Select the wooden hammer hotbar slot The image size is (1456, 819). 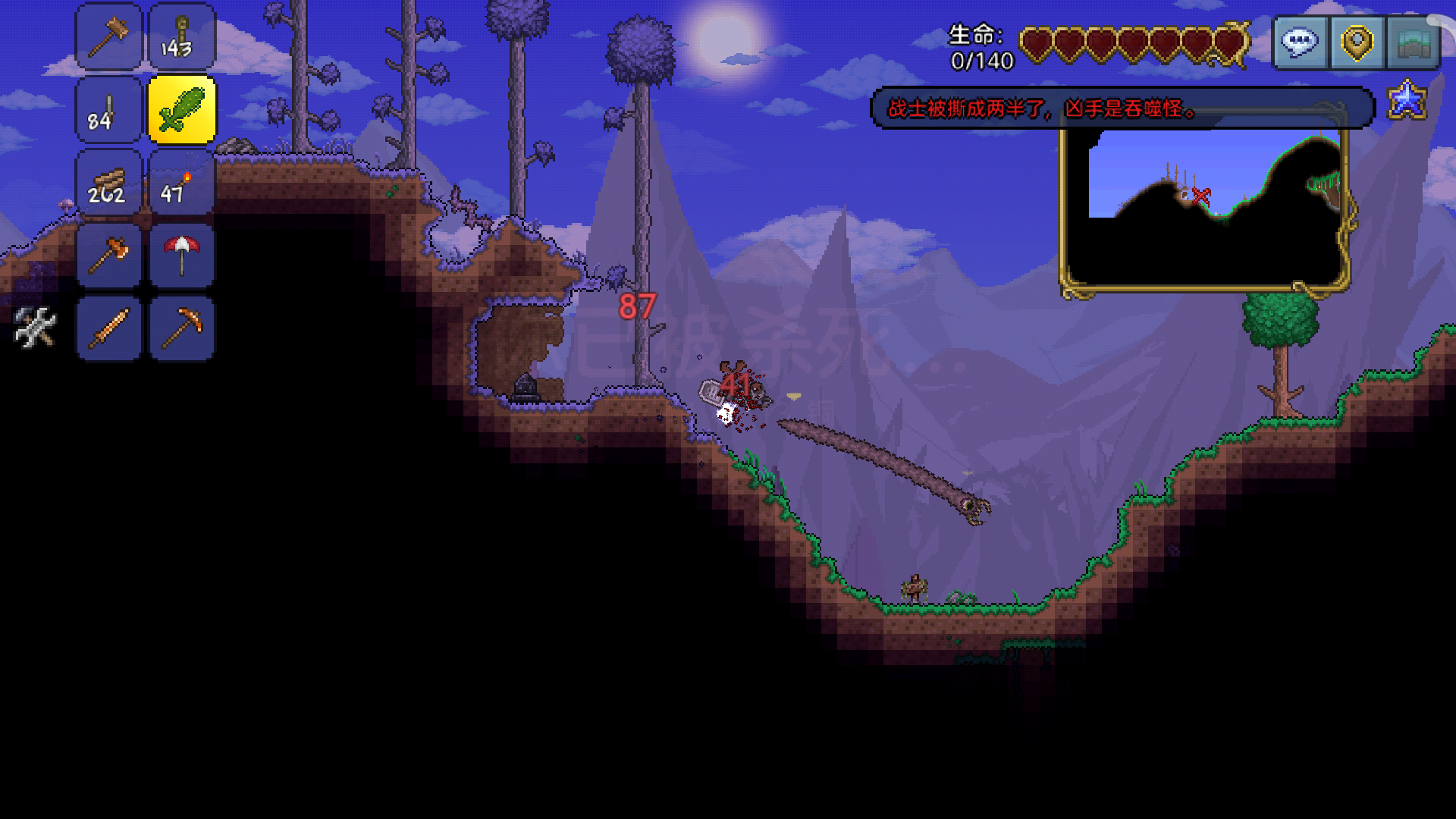(109, 36)
